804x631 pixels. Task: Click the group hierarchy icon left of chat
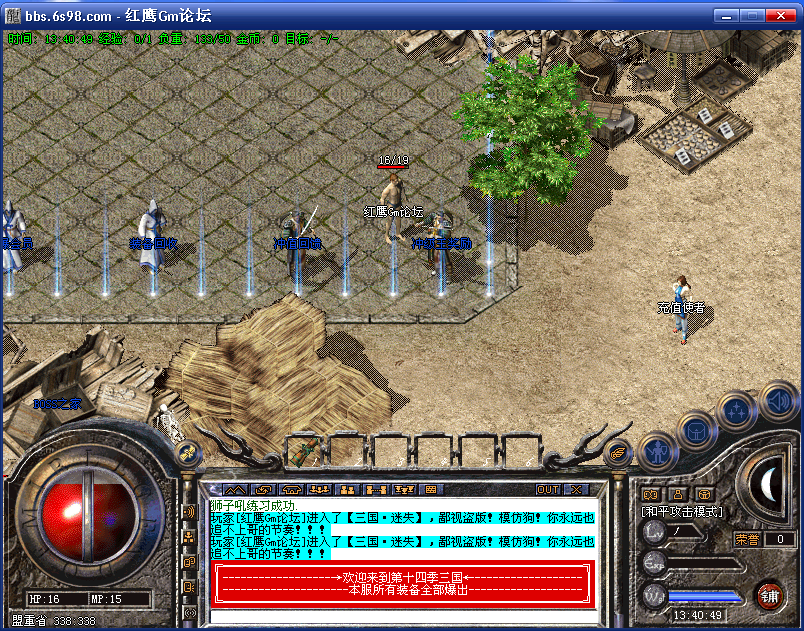[189, 537]
